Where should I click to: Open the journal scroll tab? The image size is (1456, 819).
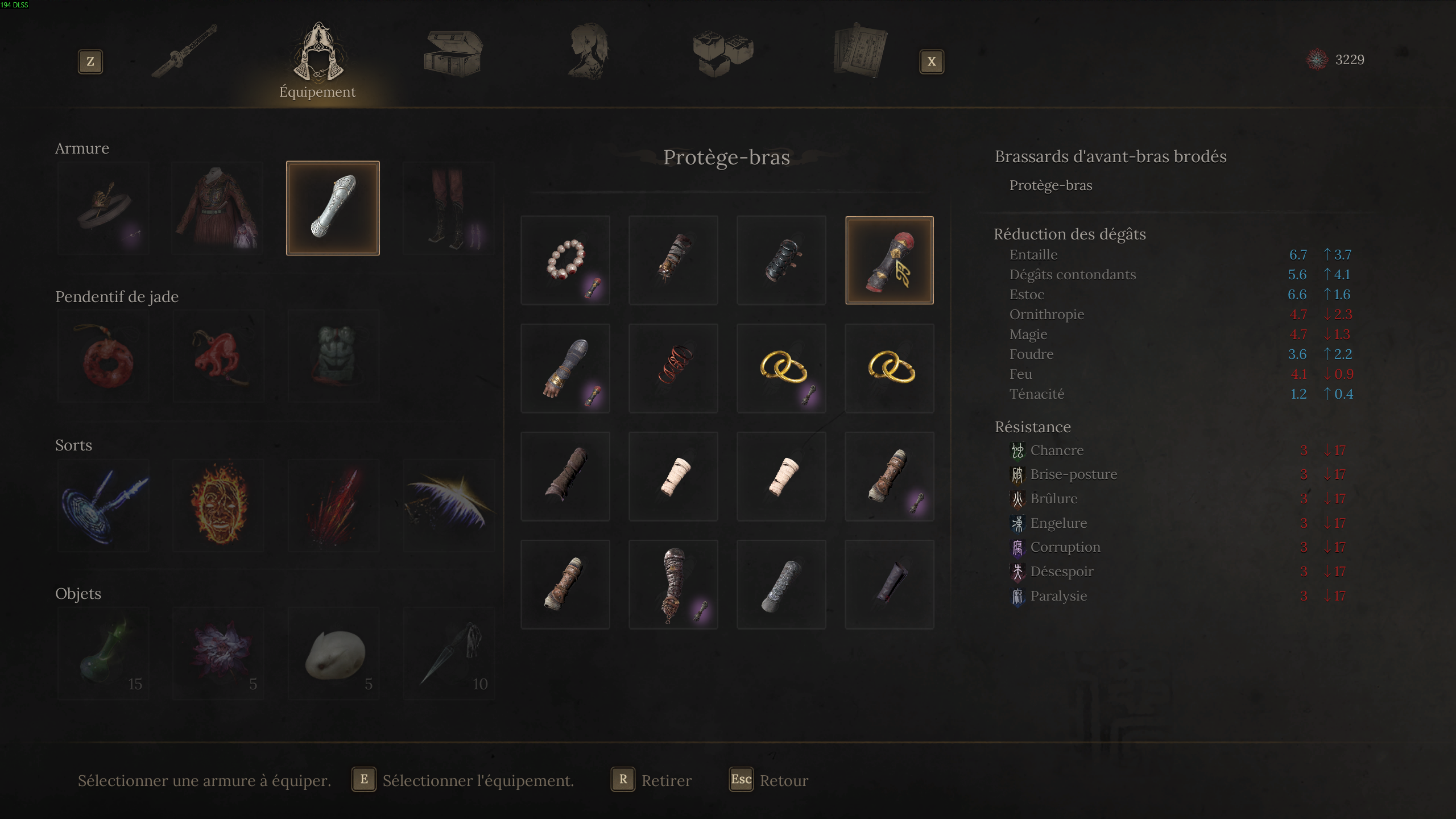point(860,54)
